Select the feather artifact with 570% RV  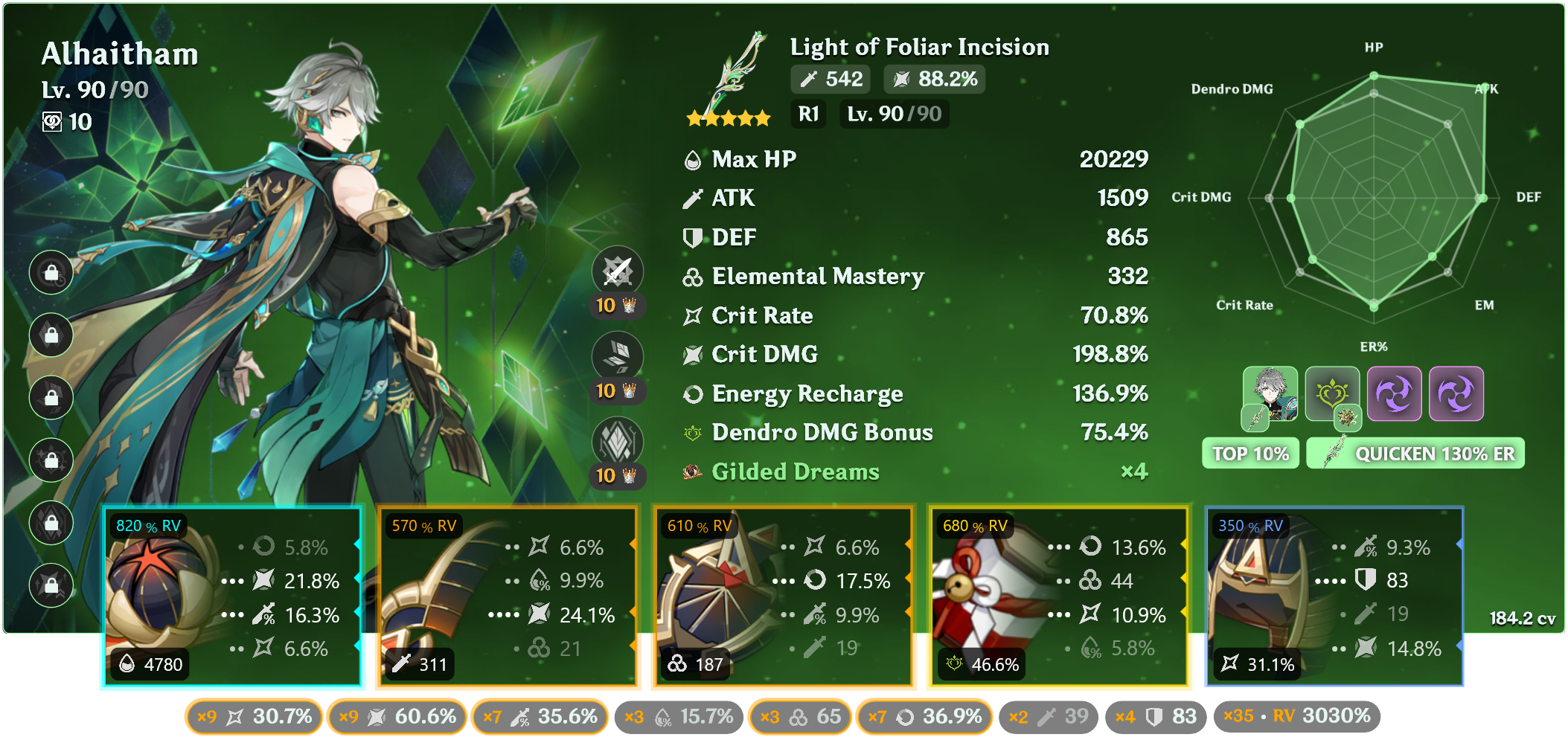[x=508, y=596]
